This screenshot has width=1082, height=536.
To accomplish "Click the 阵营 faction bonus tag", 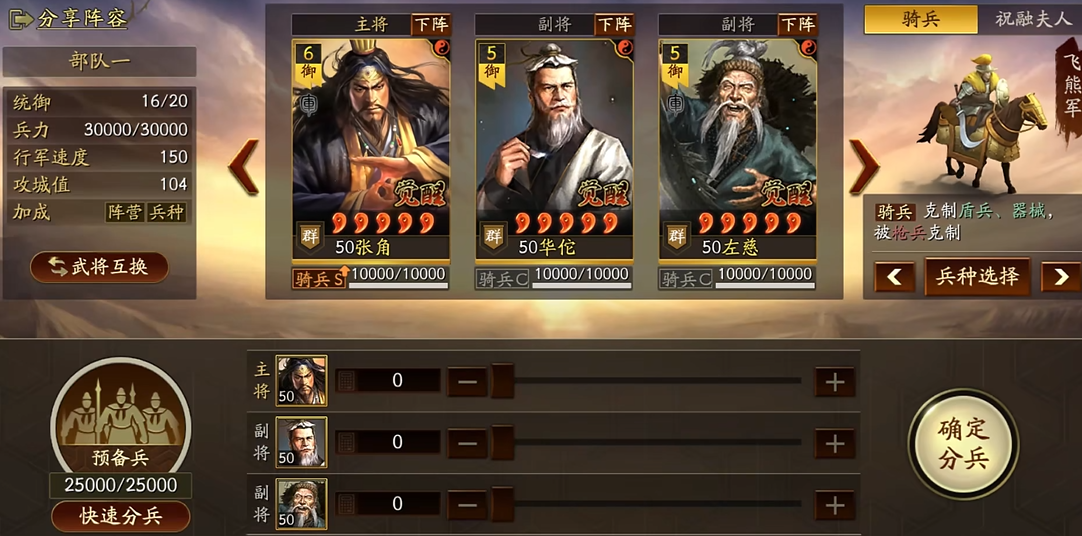I will coord(124,212).
